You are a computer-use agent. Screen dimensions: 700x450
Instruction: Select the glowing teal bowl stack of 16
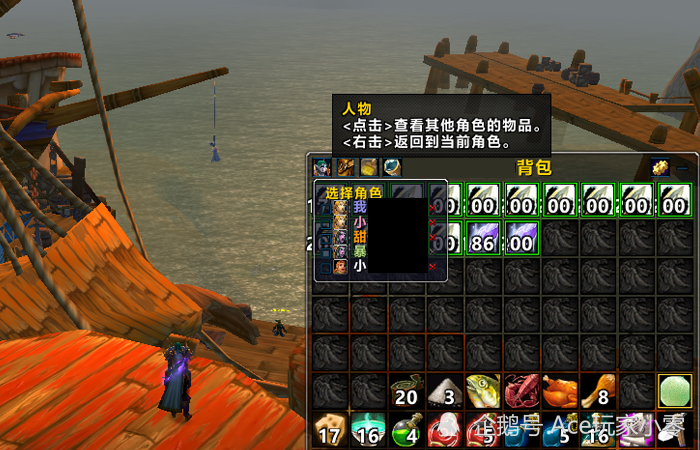click(368, 430)
